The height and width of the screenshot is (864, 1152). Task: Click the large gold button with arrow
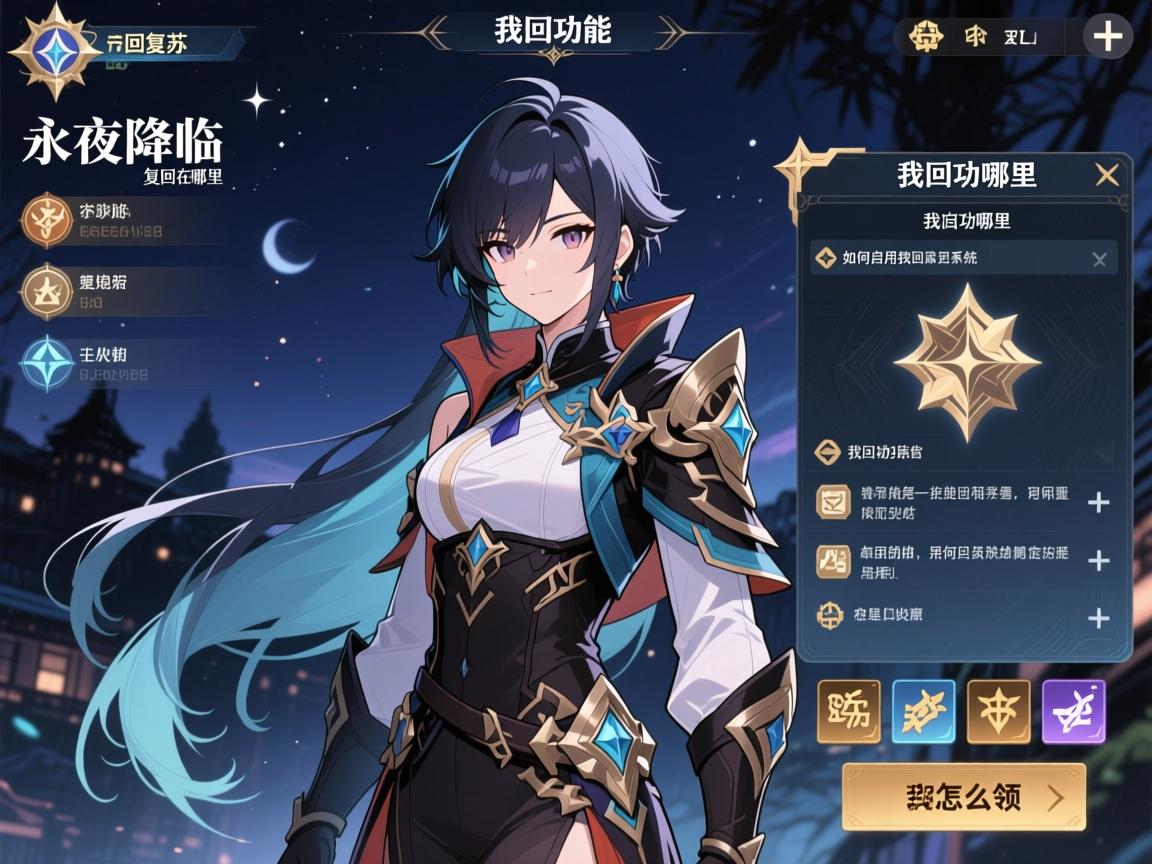point(963,797)
